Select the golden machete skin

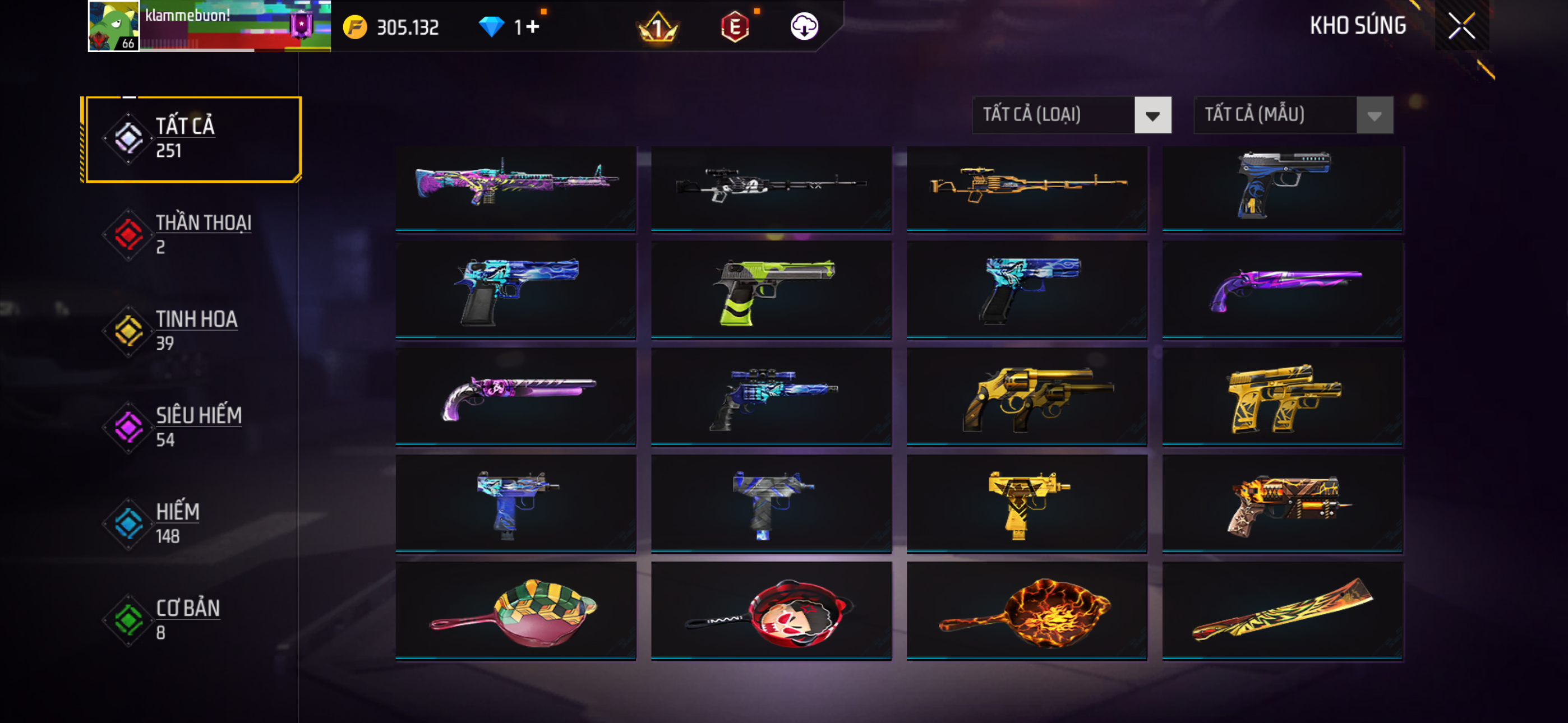click(x=1283, y=610)
